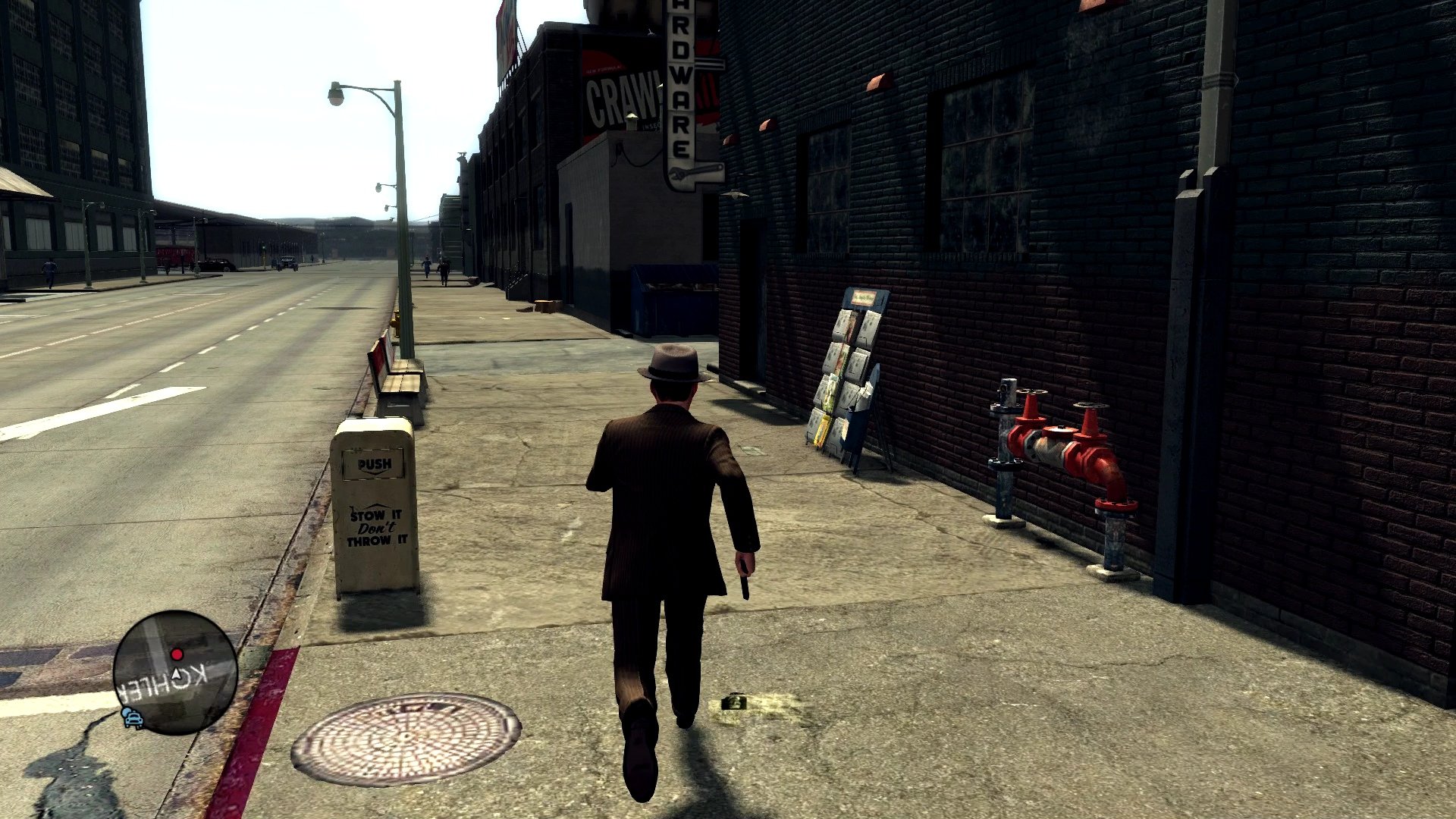
Task: Click the blue car icon on the minimap
Action: coord(133,719)
